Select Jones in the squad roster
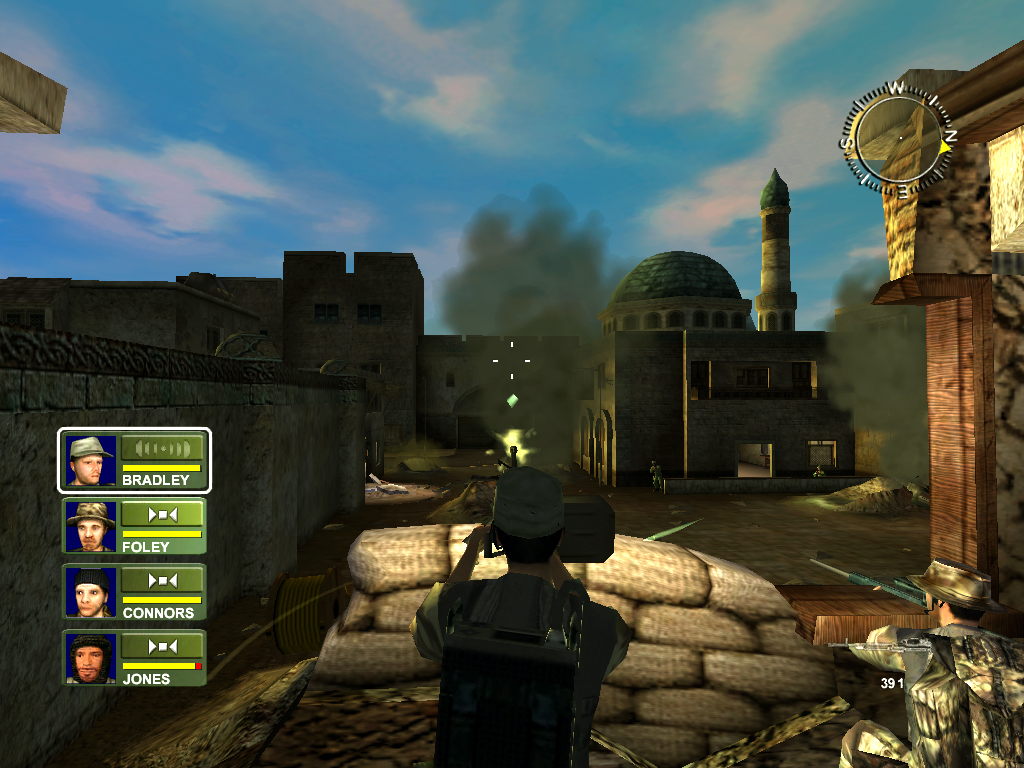 (134, 658)
